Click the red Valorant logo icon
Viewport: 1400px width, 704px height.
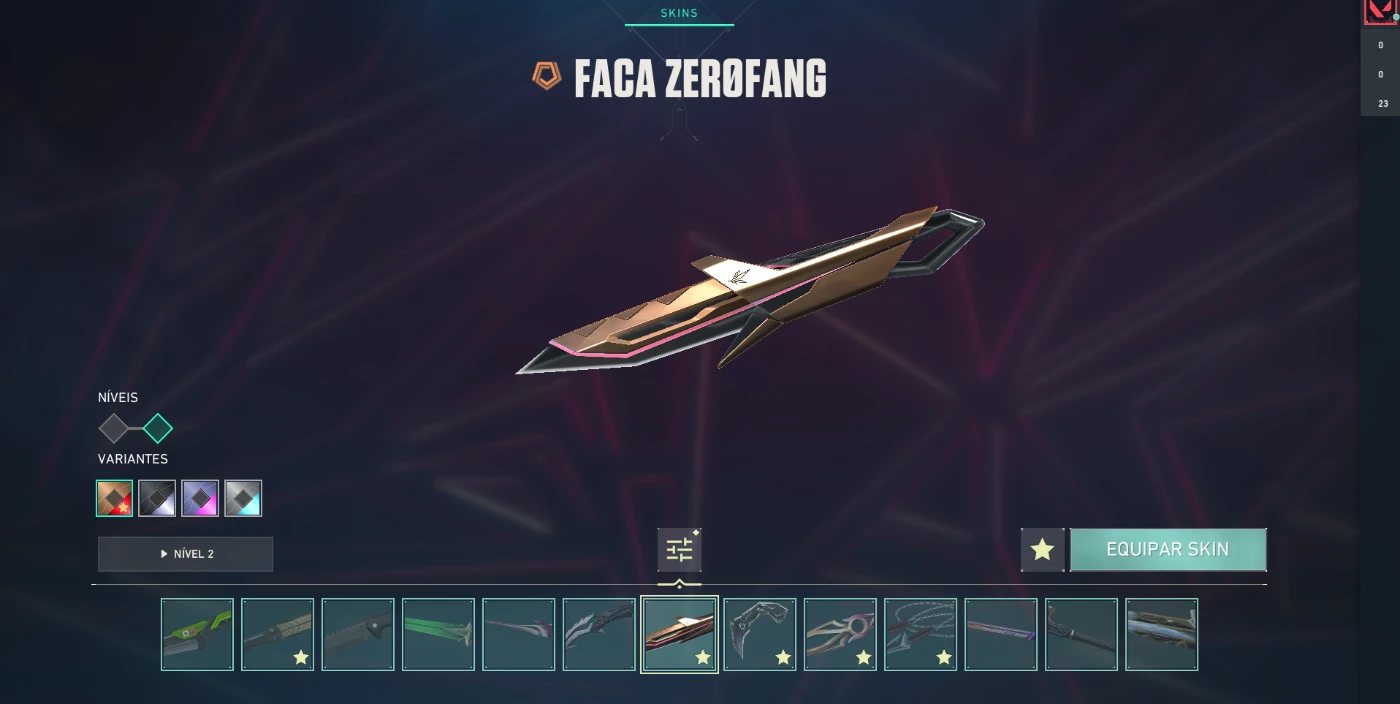pyautogui.click(x=1380, y=12)
